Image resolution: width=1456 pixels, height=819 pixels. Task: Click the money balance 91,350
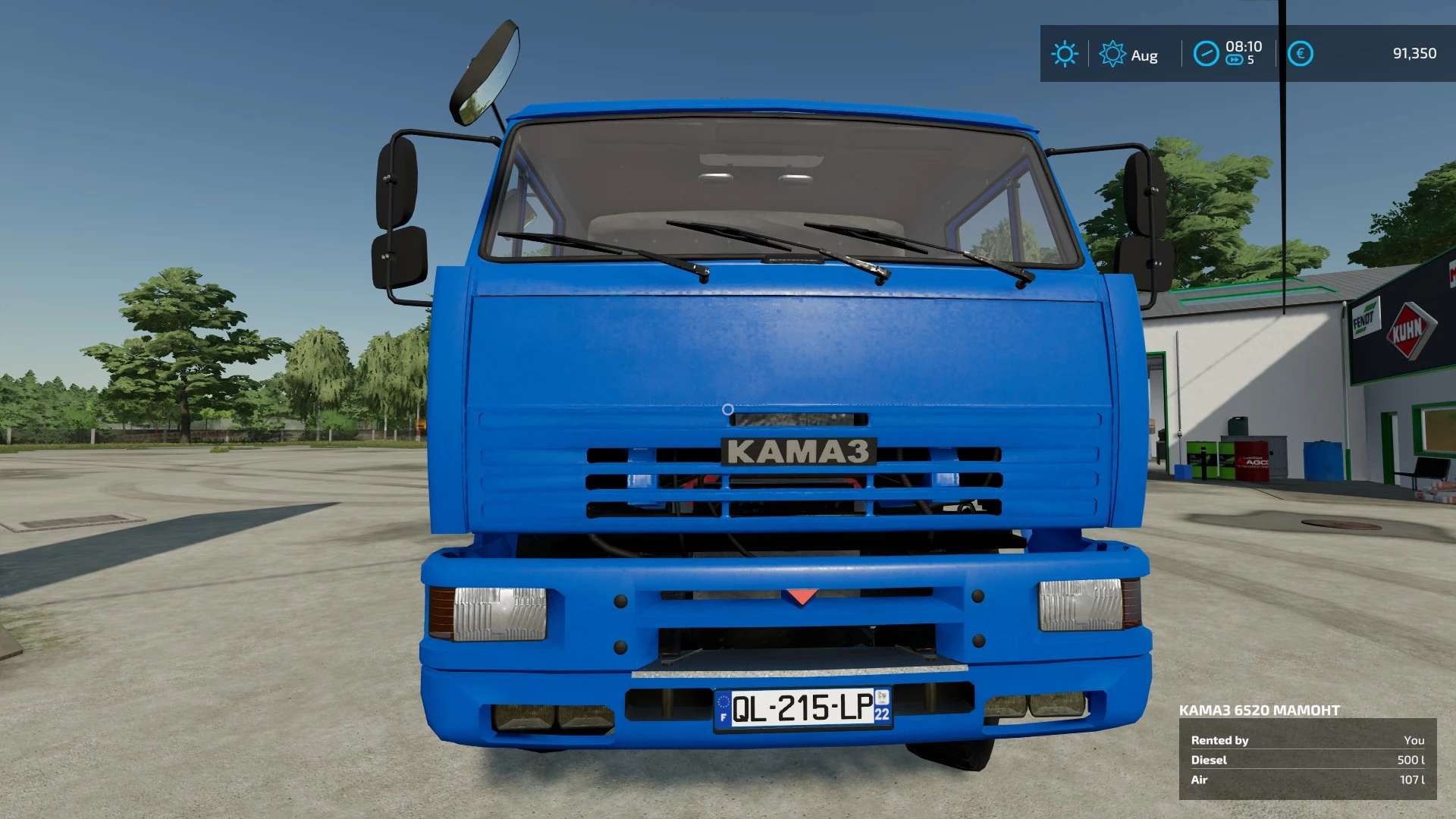pyautogui.click(x=1415, y=54)
